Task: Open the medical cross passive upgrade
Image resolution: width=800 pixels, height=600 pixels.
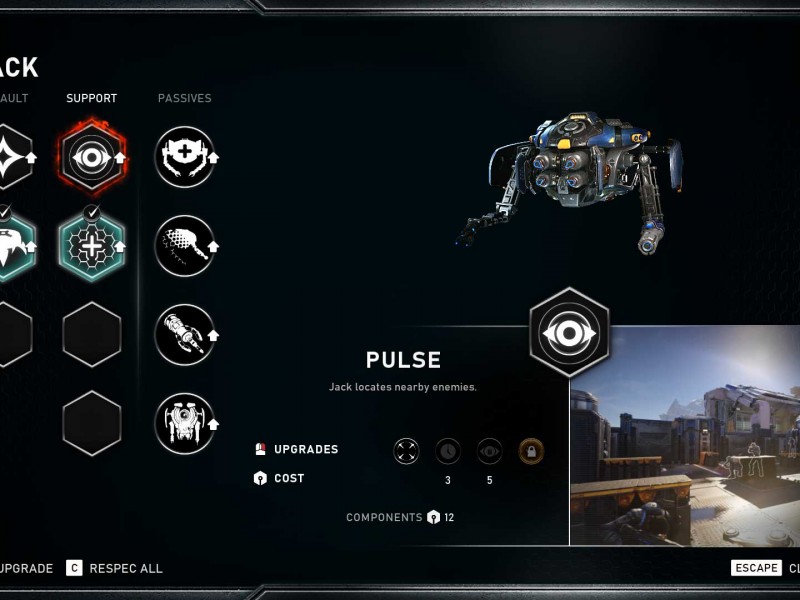Action: point(185,157)
